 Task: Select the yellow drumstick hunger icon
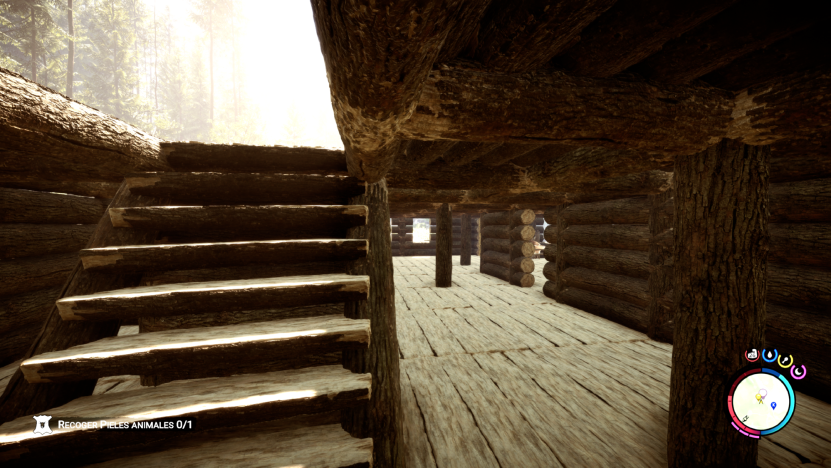785,361
